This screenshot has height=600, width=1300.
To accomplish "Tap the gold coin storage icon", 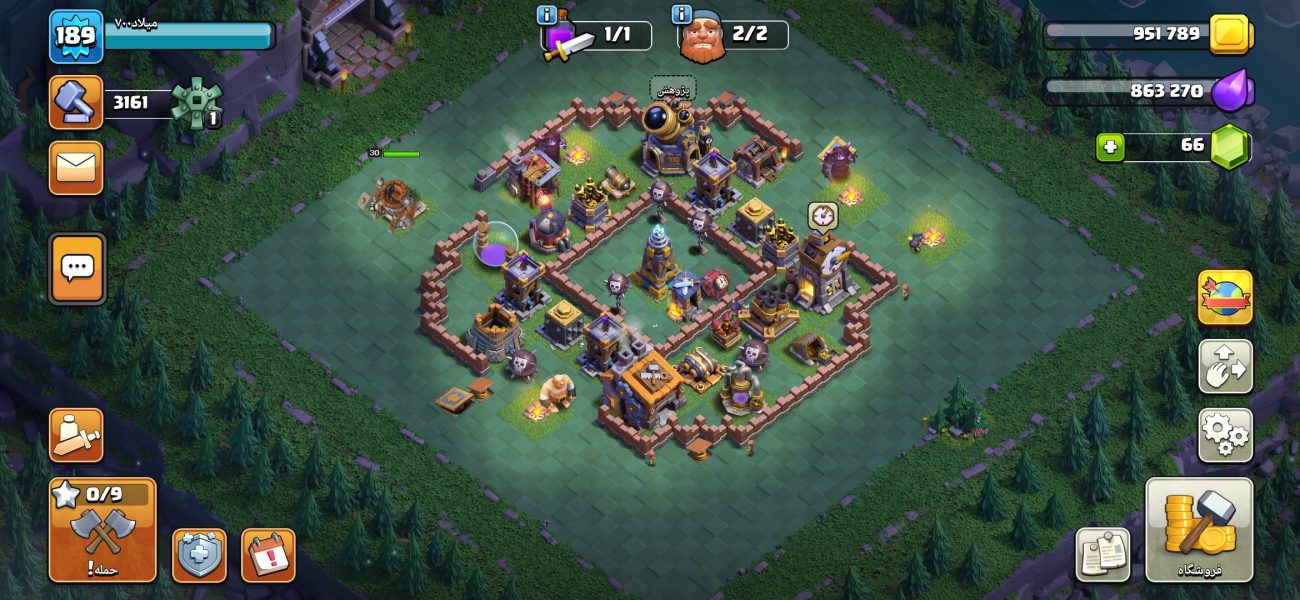I will (x=1229, y=35).
